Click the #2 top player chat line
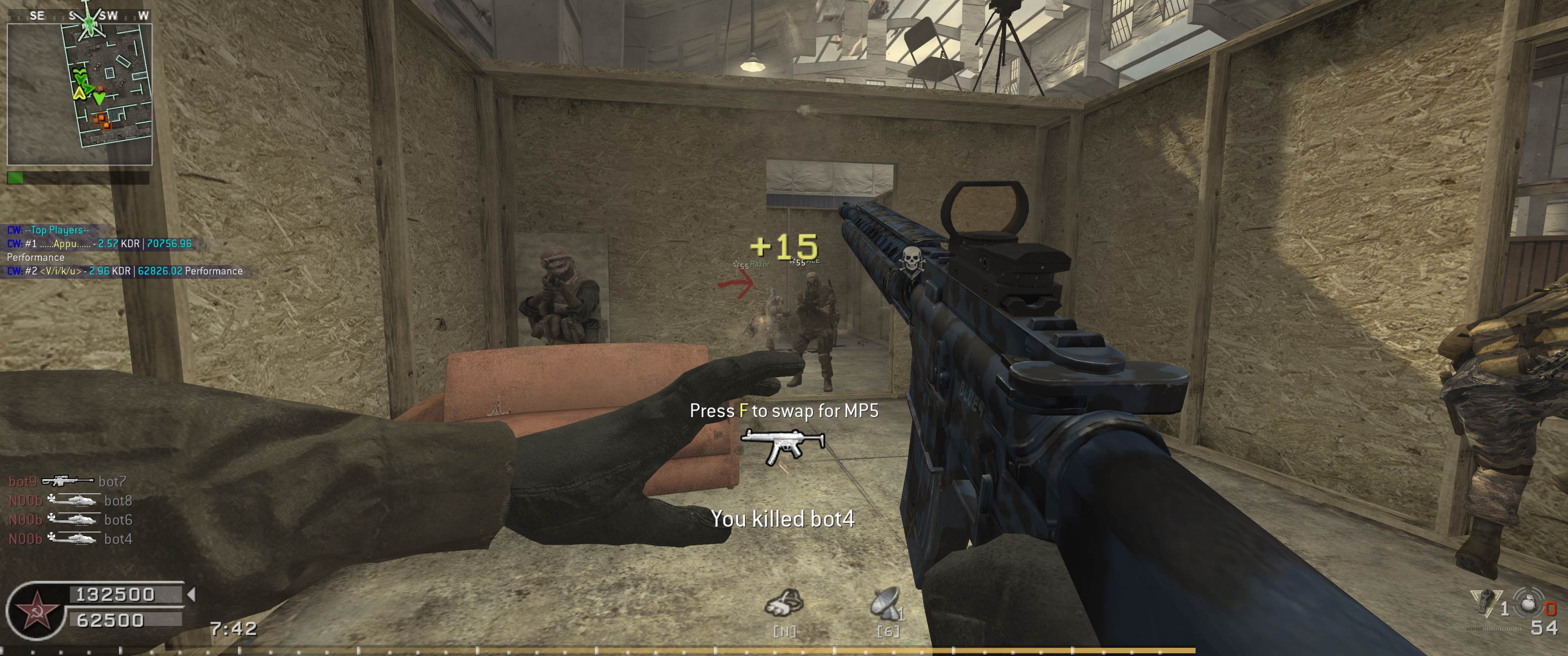1568x656 pixels. (124, 272)
